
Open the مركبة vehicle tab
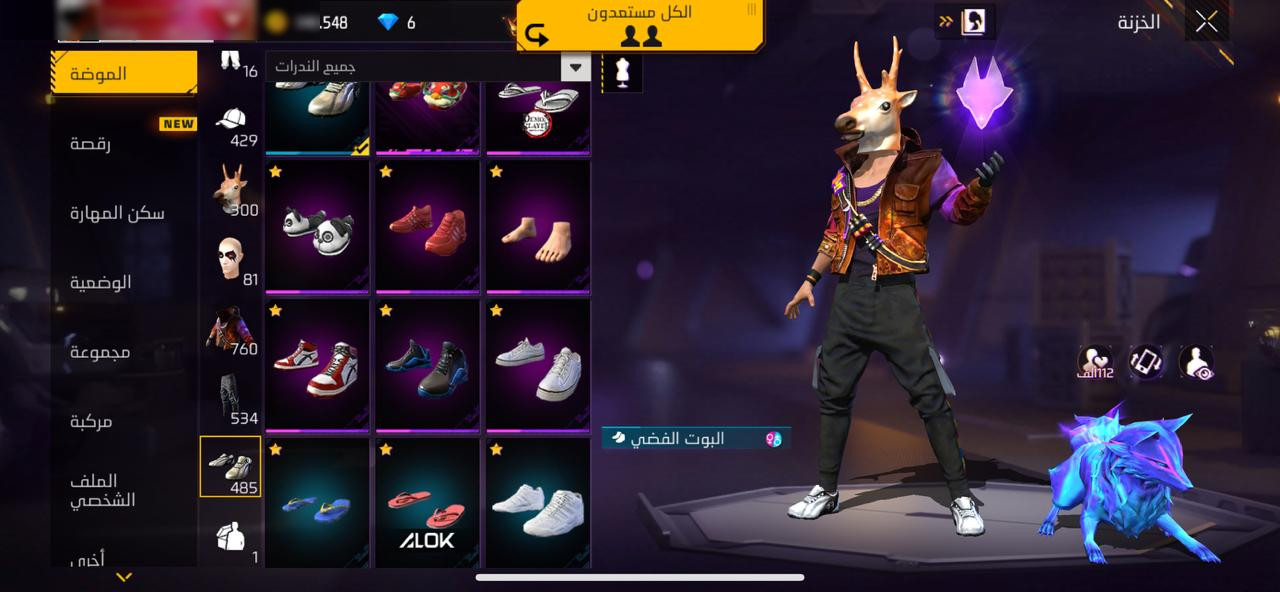[91, 422]
